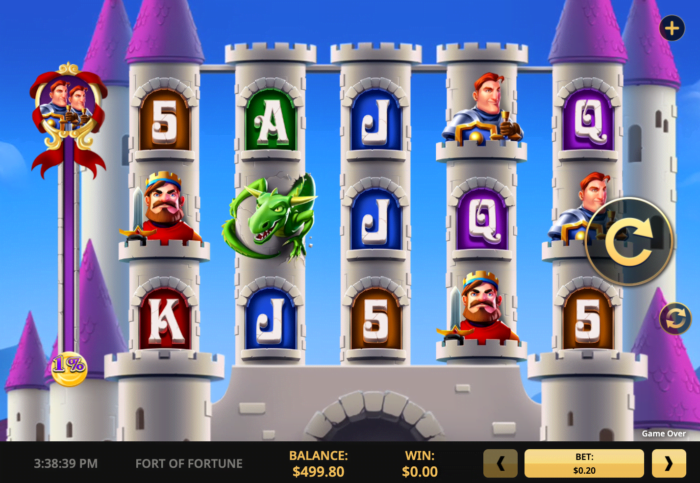Open the autoplay spin option

coord(675,319)
